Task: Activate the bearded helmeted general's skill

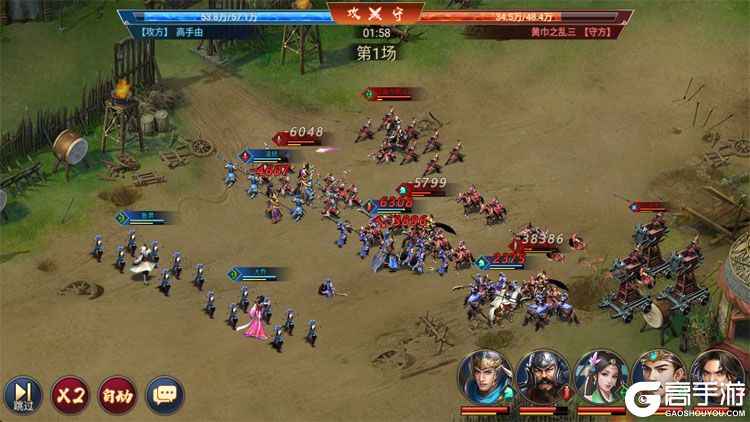Action: tap(543, 376)
